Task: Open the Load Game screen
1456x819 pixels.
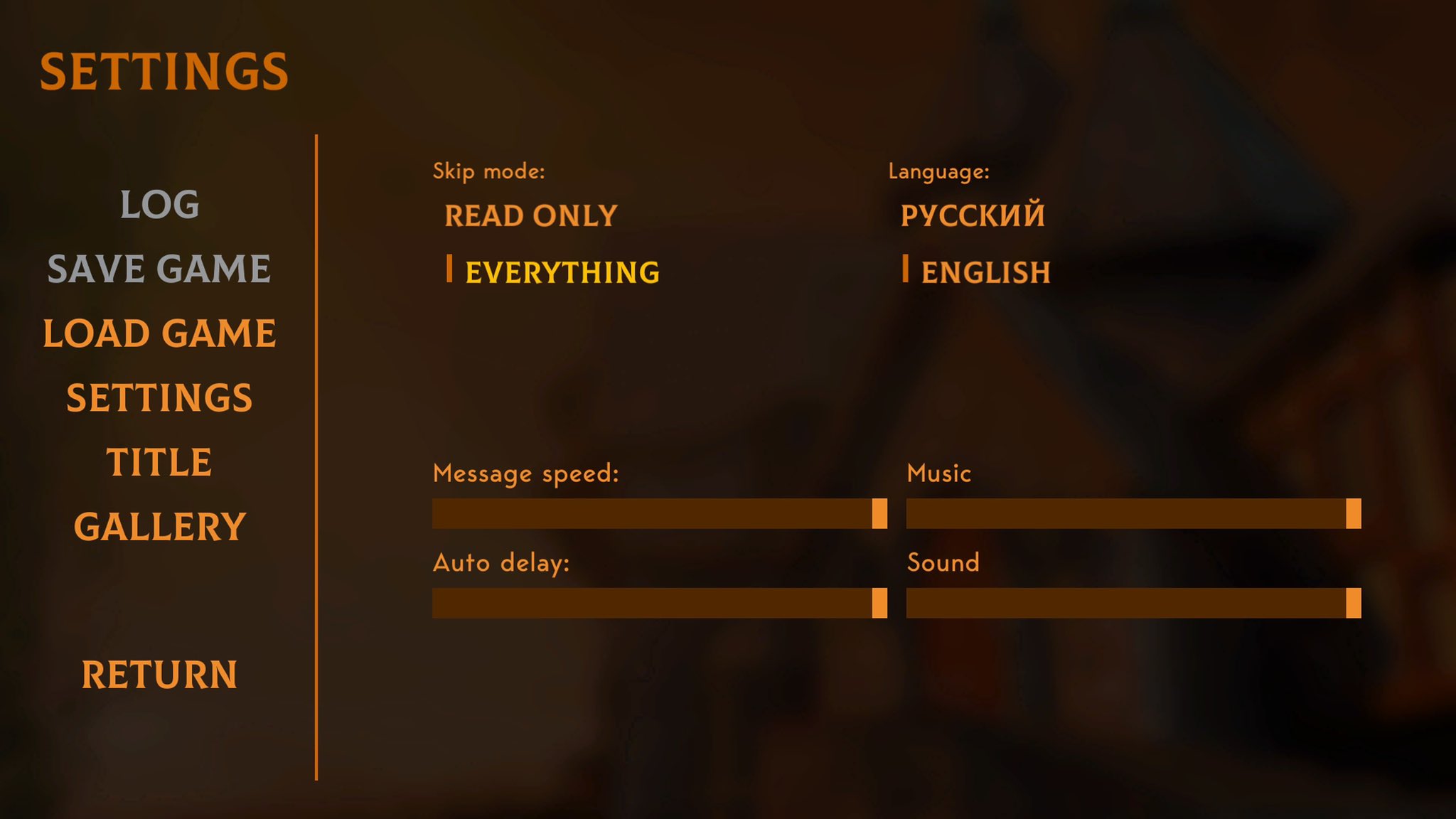Action: click(x=159, y=333)
